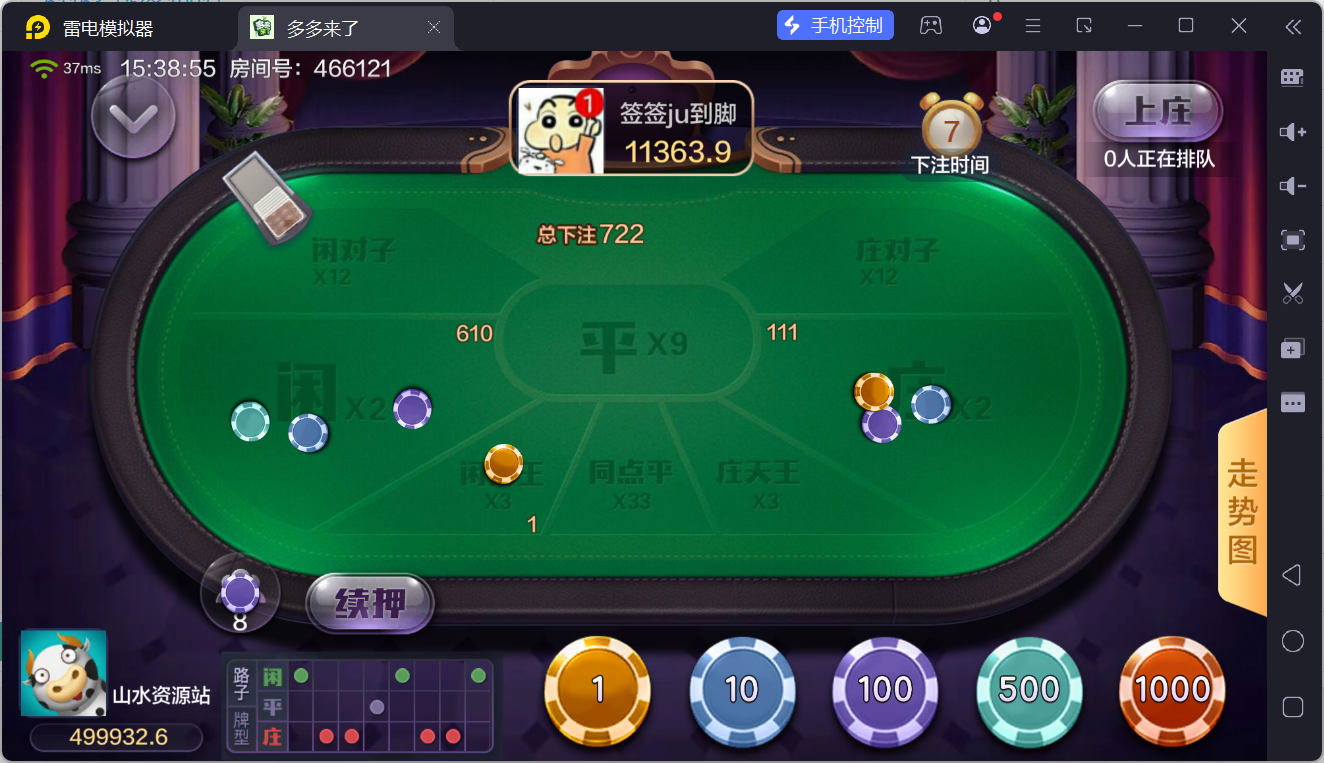Open the sidebar more options icon
The width and height of the screenshot is (1324, 763).
click(x=1292, y=402)
